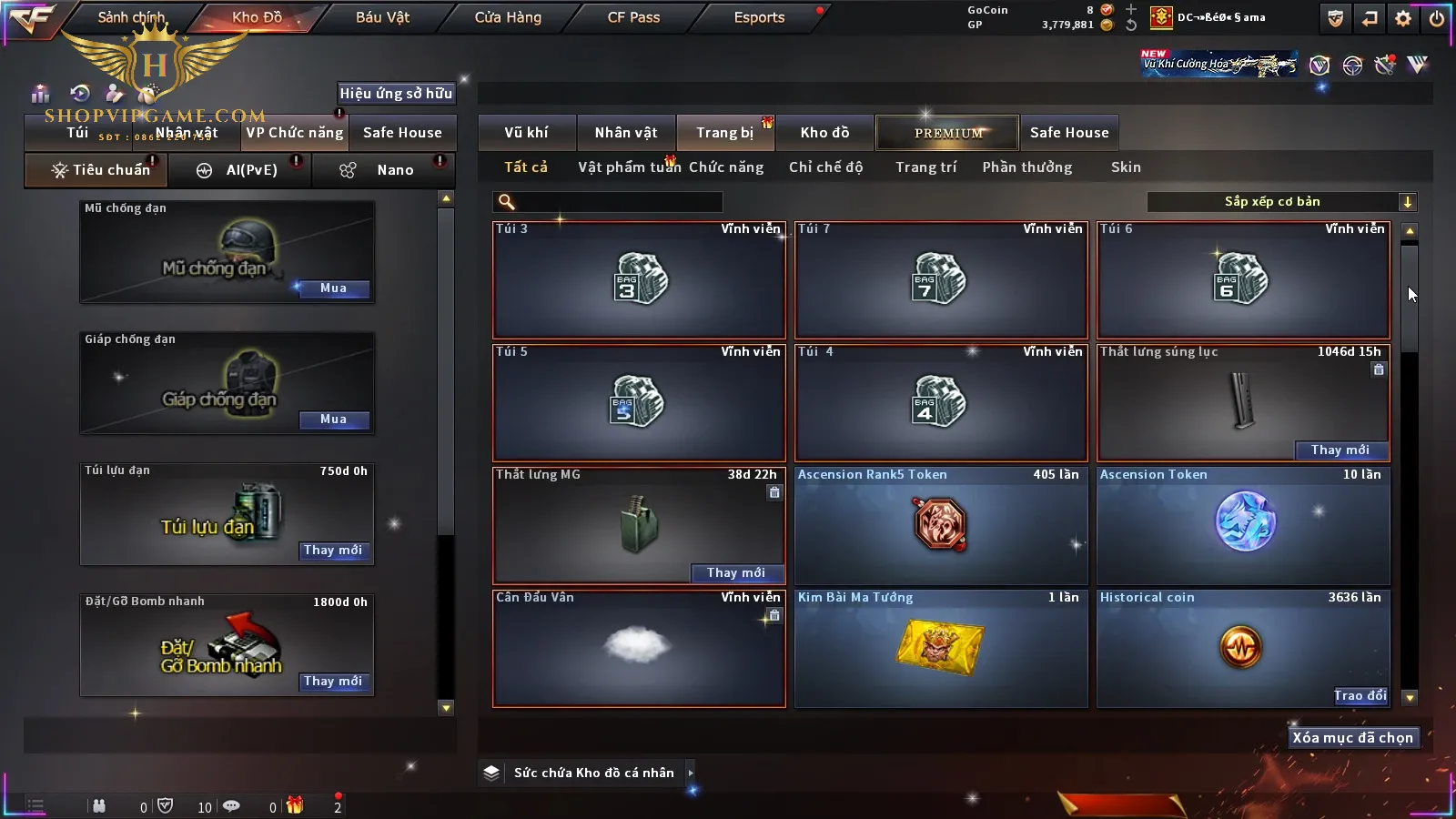Image resolution: width=1456 pixels, height=819 pixels.
Task: Click Trao đổi on Historical coin
Action: pos(1360,696)
